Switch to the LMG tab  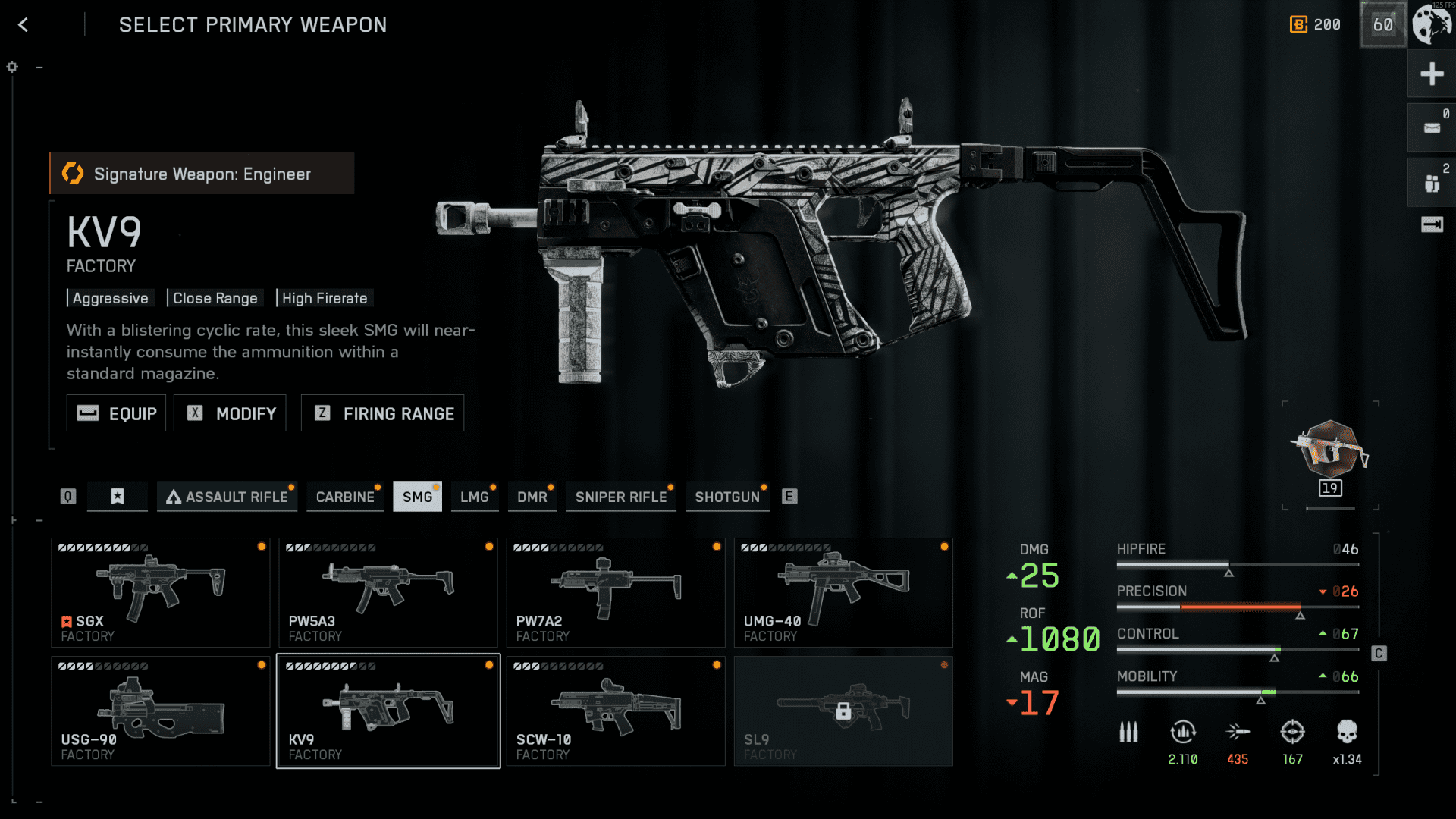474,497
